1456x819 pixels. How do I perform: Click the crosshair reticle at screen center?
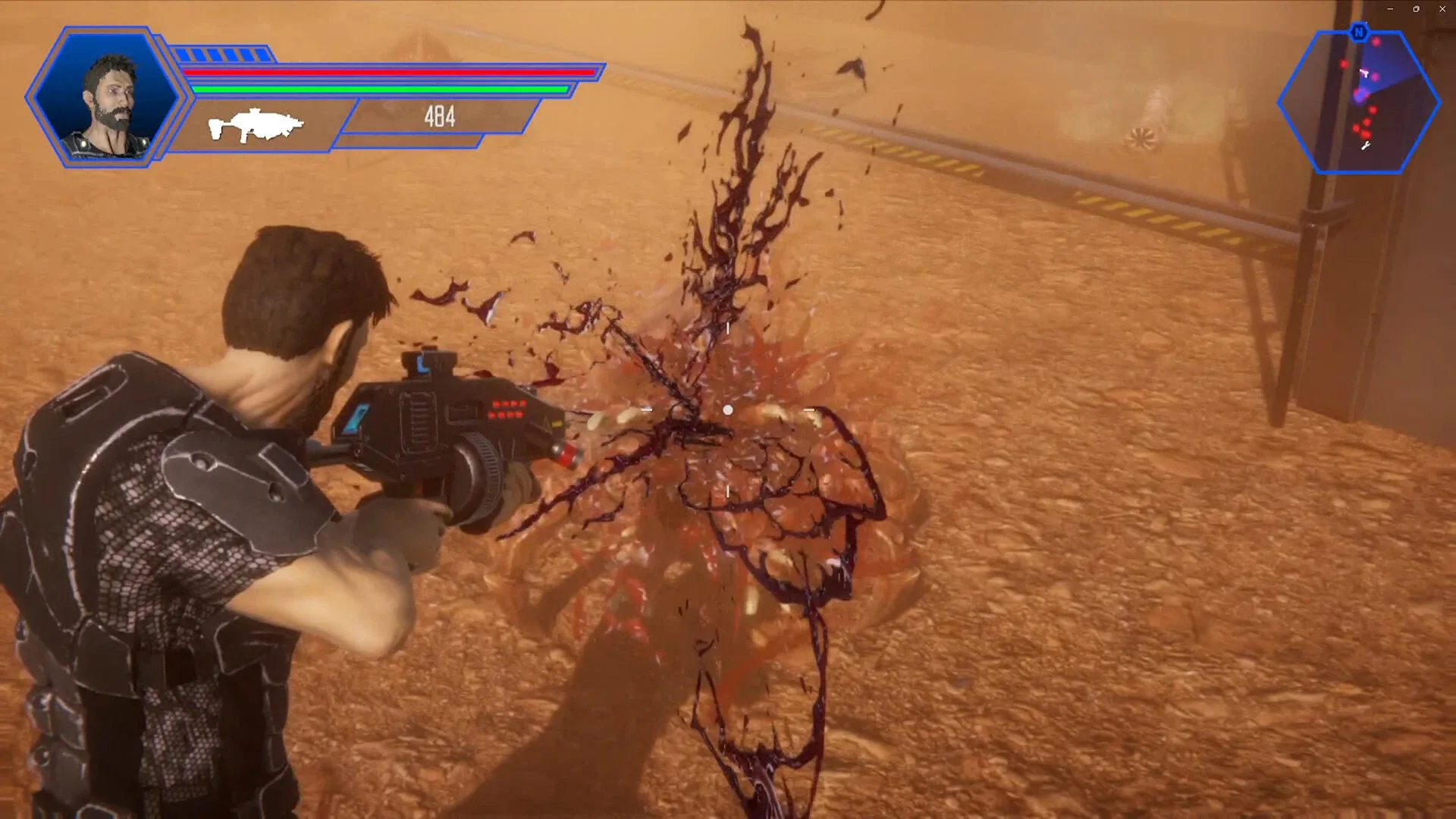click(727, 409)
